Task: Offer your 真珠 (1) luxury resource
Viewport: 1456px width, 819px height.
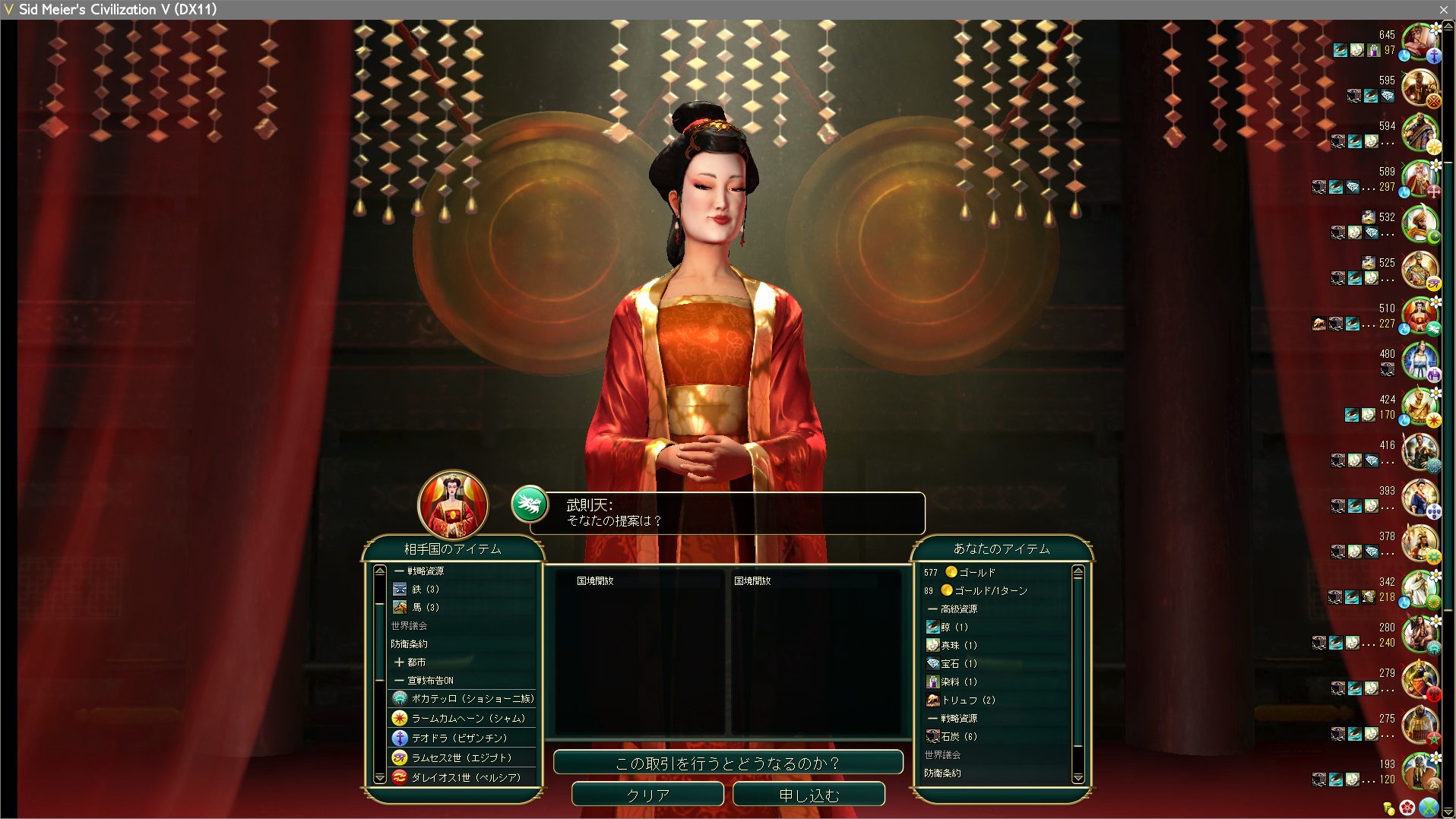Action: 958,645
